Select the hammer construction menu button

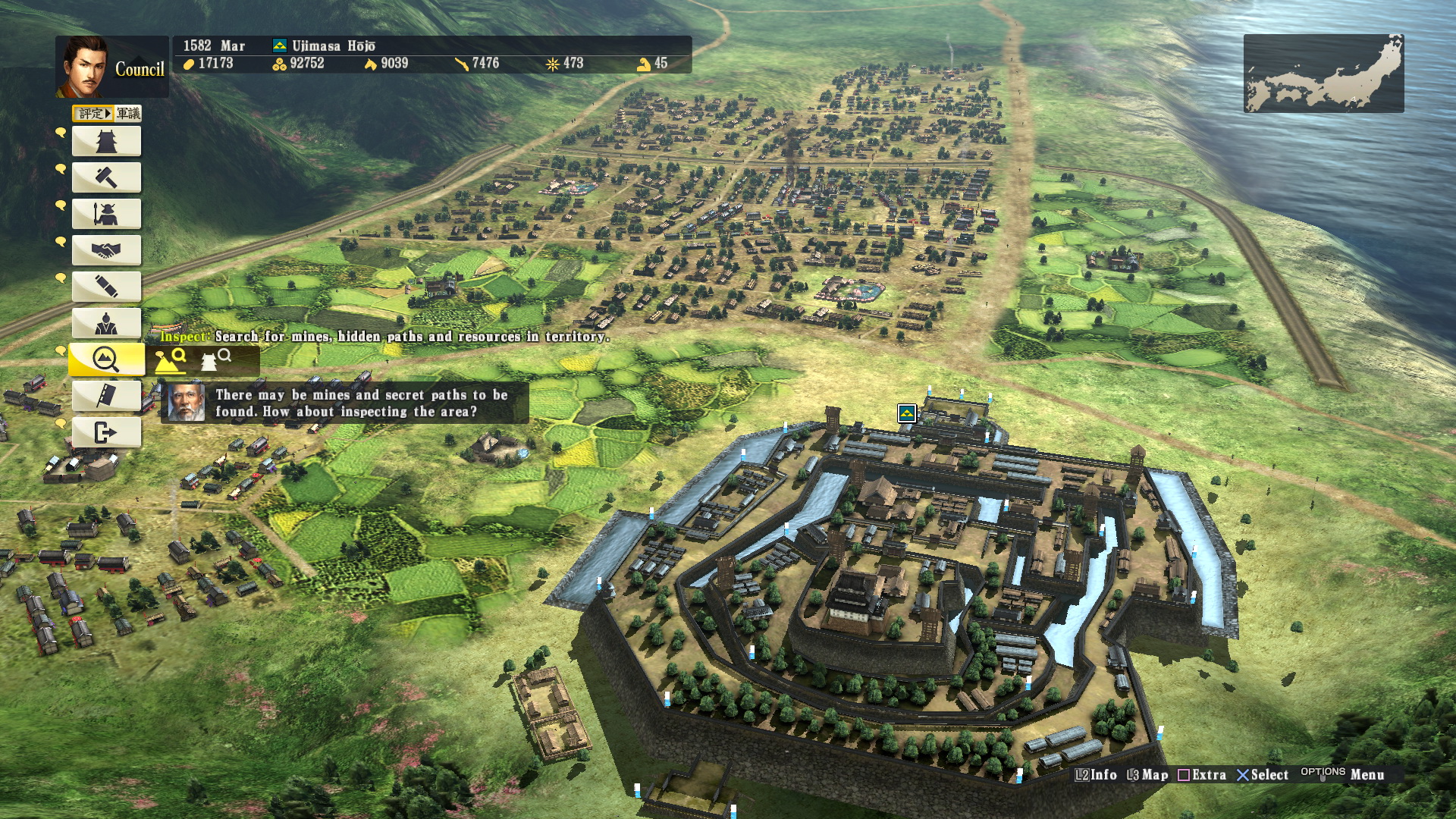tap(106, 177)
